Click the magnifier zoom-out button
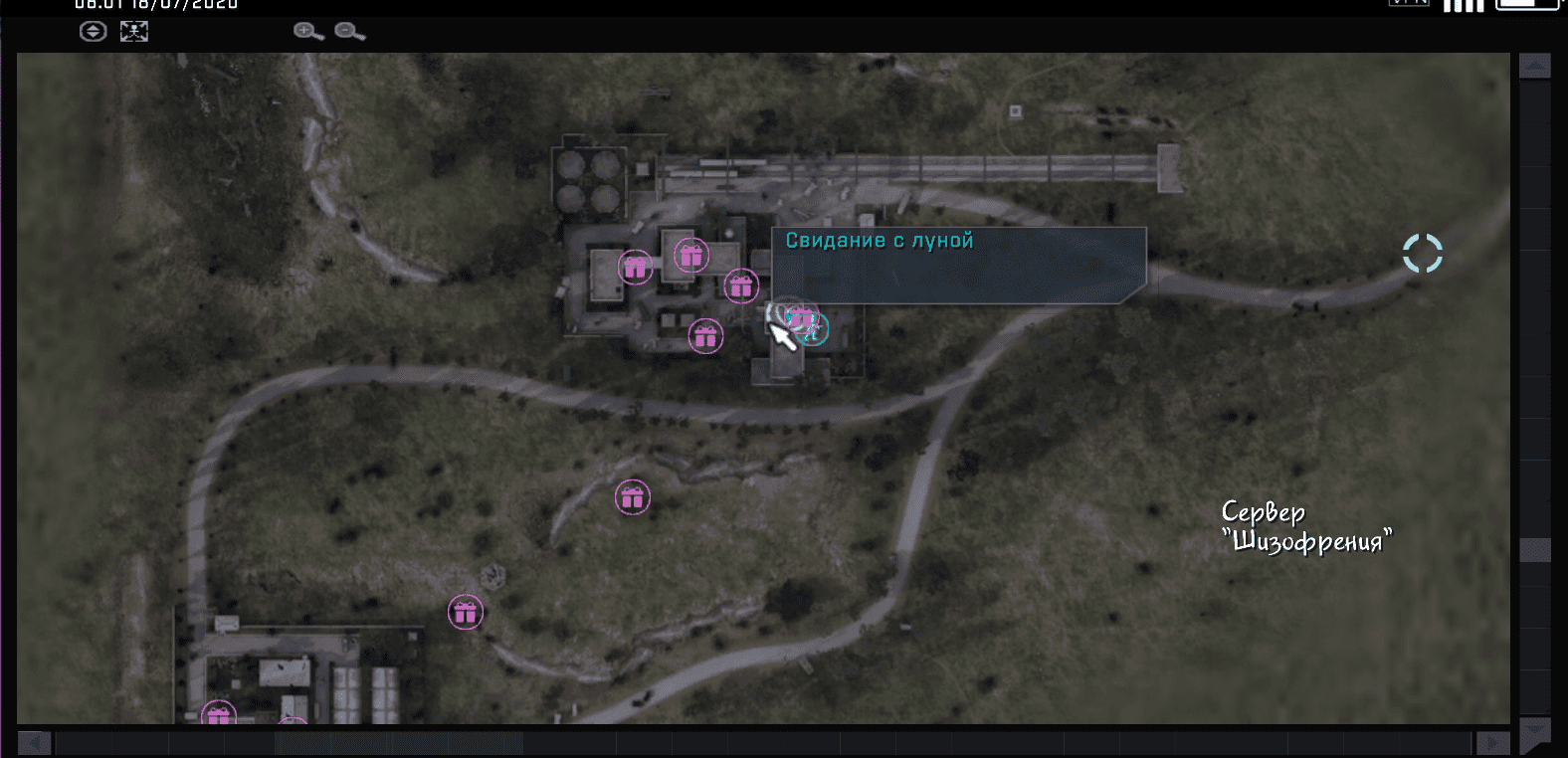The image size is (1568, 758). pyautogui.click(x=349, y=32)
